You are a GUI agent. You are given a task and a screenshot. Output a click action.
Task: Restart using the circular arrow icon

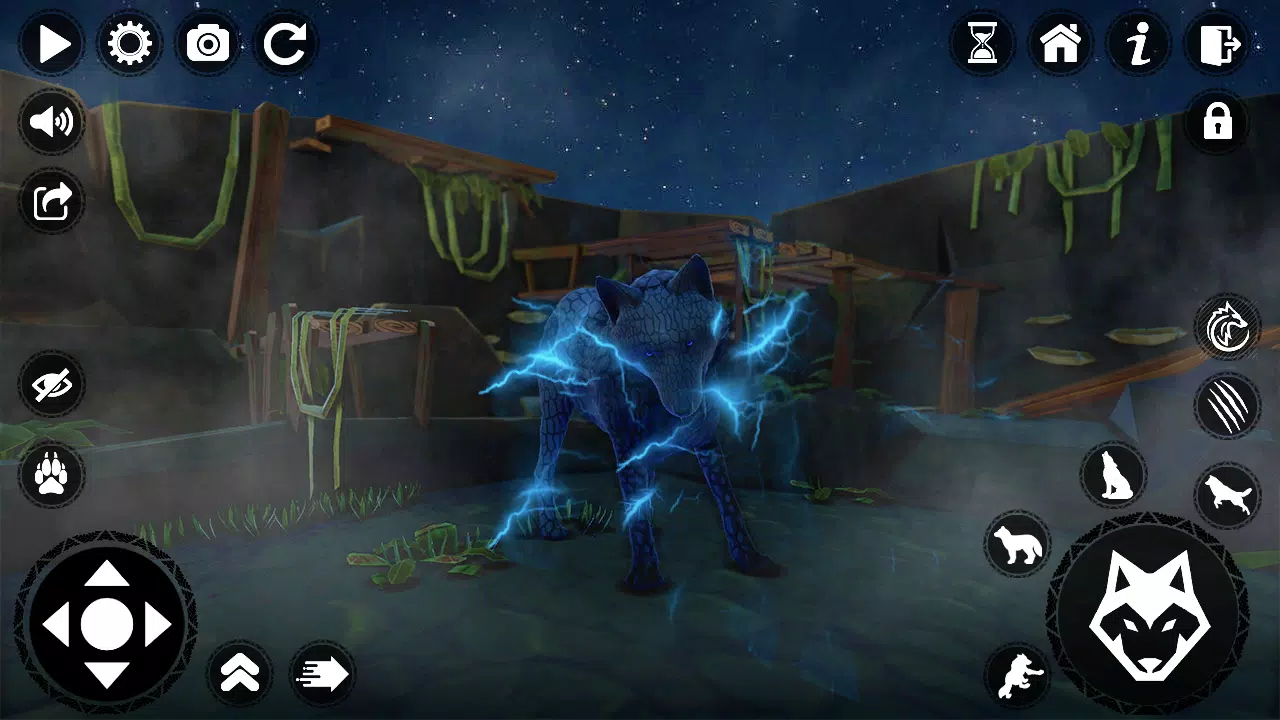point(285,43)
